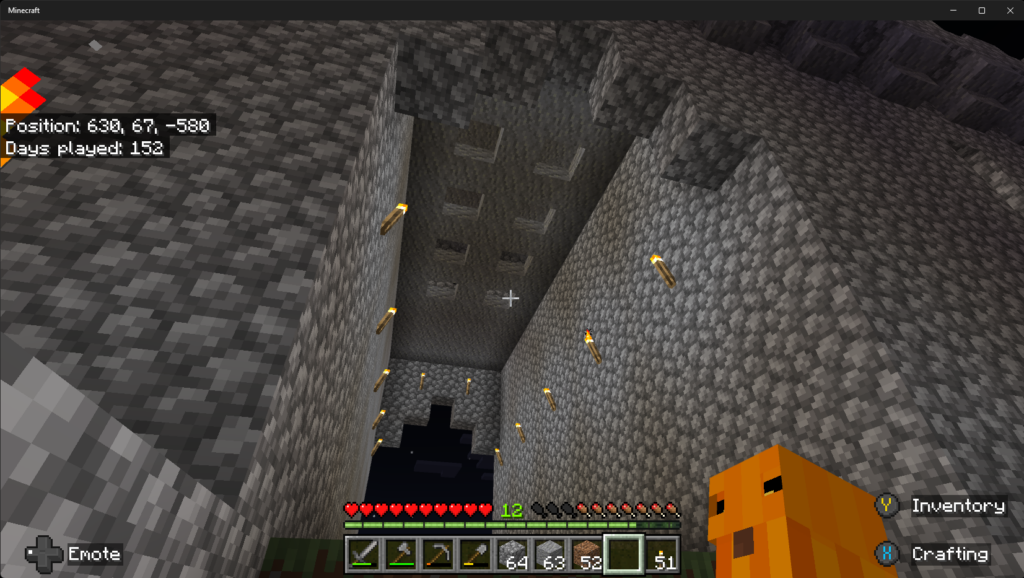1024x578 pixels.
Task: Switch to the shovel hotbar slot
Action: 475,553
